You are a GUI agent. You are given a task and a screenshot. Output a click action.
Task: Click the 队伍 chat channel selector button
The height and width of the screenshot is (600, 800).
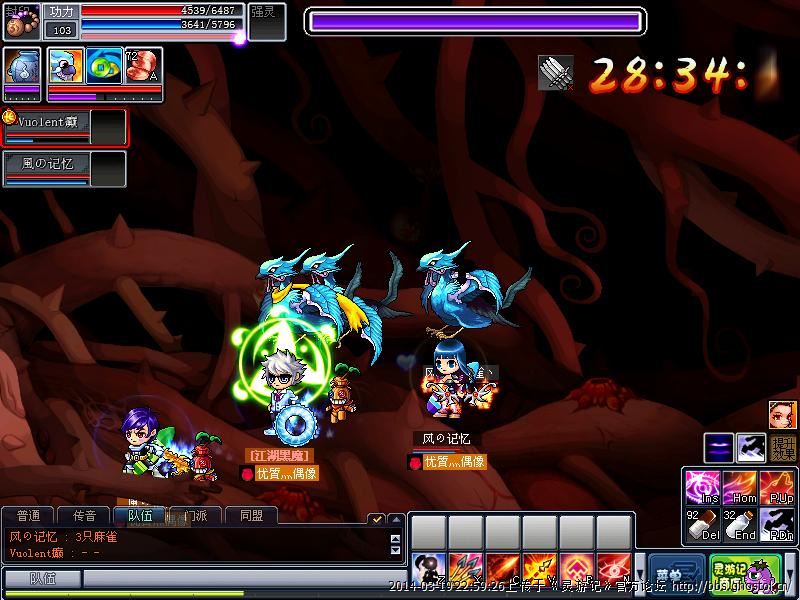point(42,578)
